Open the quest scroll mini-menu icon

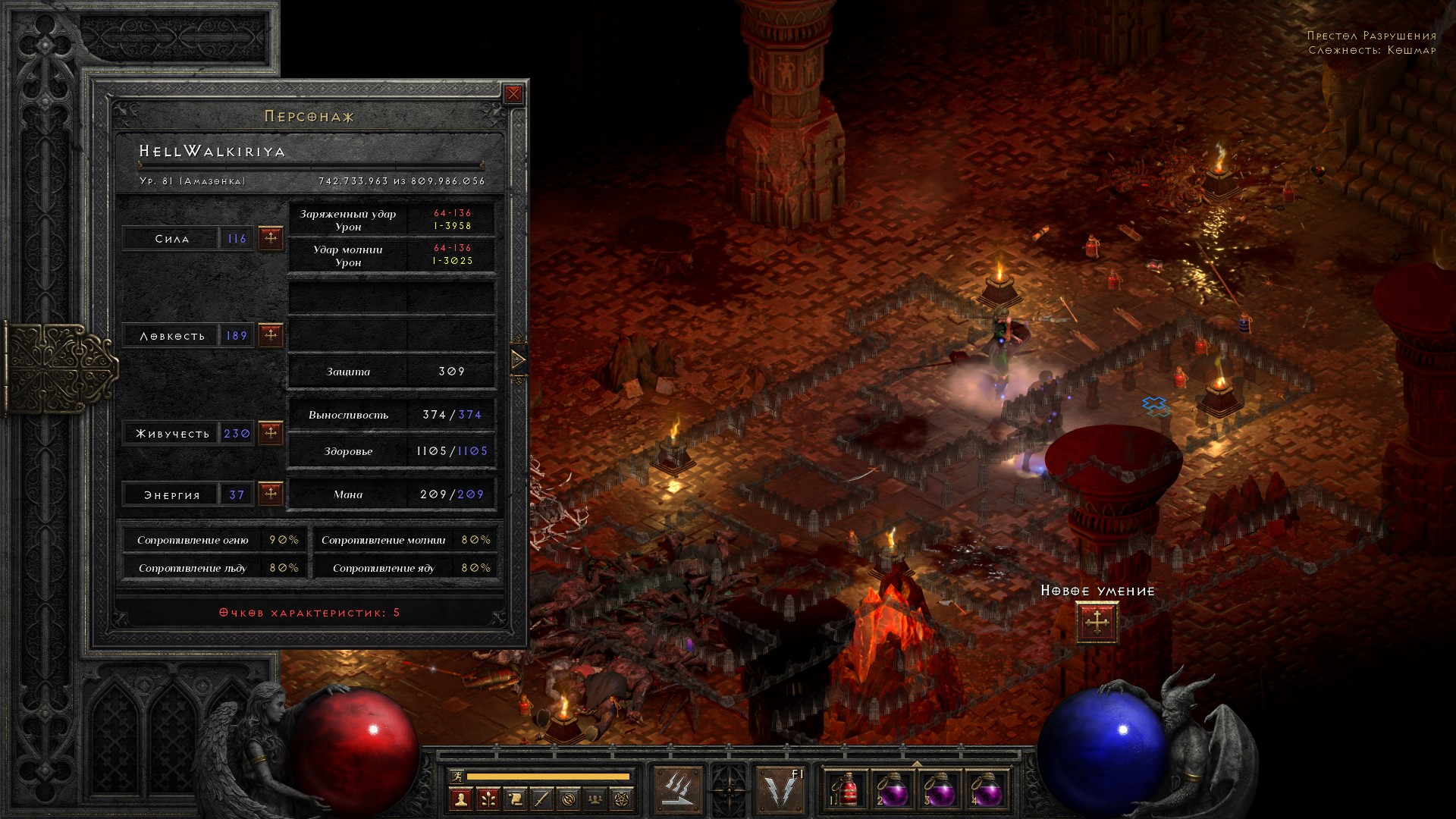[x=515, y=799]
